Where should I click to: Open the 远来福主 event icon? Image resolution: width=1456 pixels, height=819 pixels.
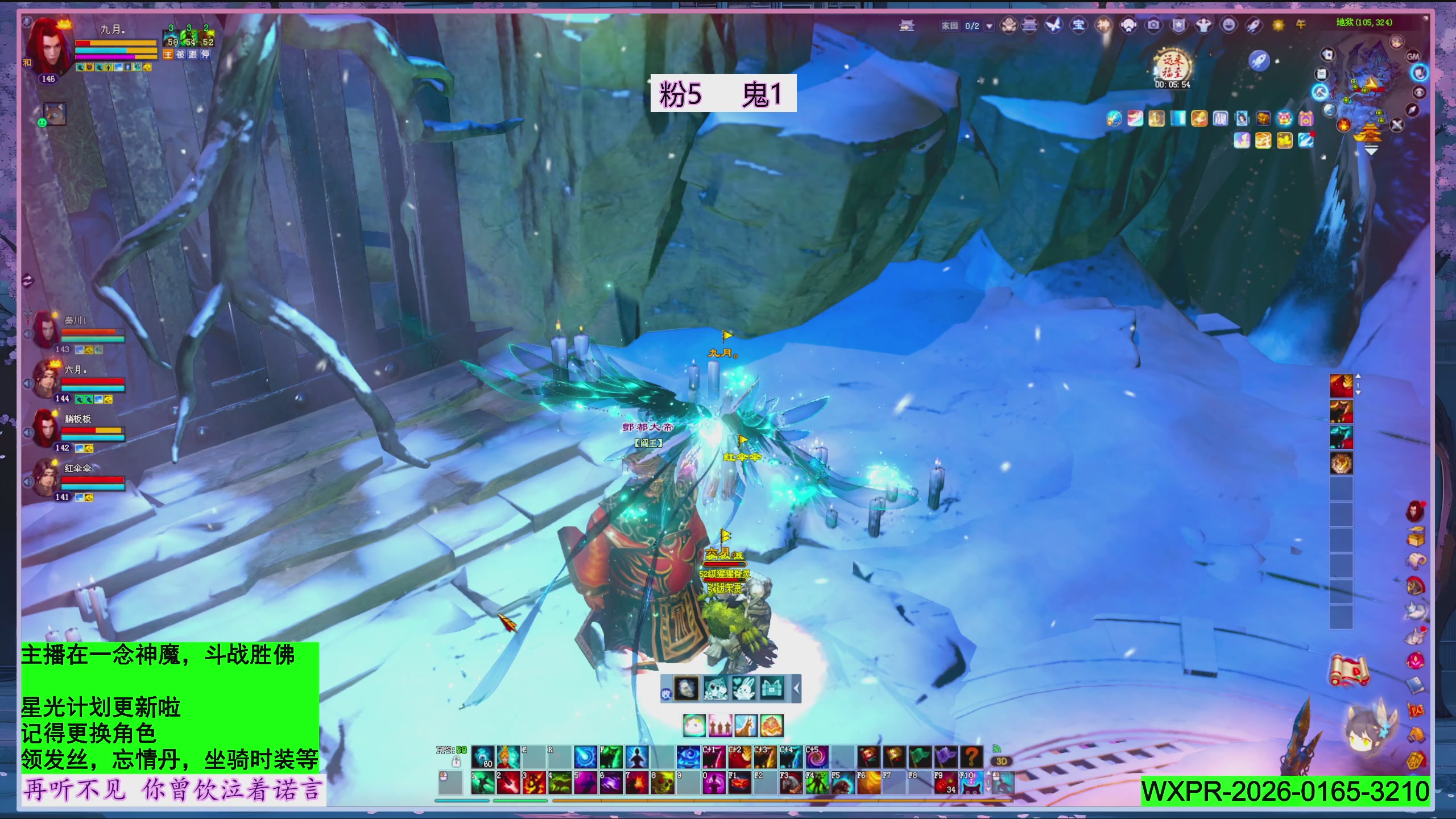[1172, 66]
